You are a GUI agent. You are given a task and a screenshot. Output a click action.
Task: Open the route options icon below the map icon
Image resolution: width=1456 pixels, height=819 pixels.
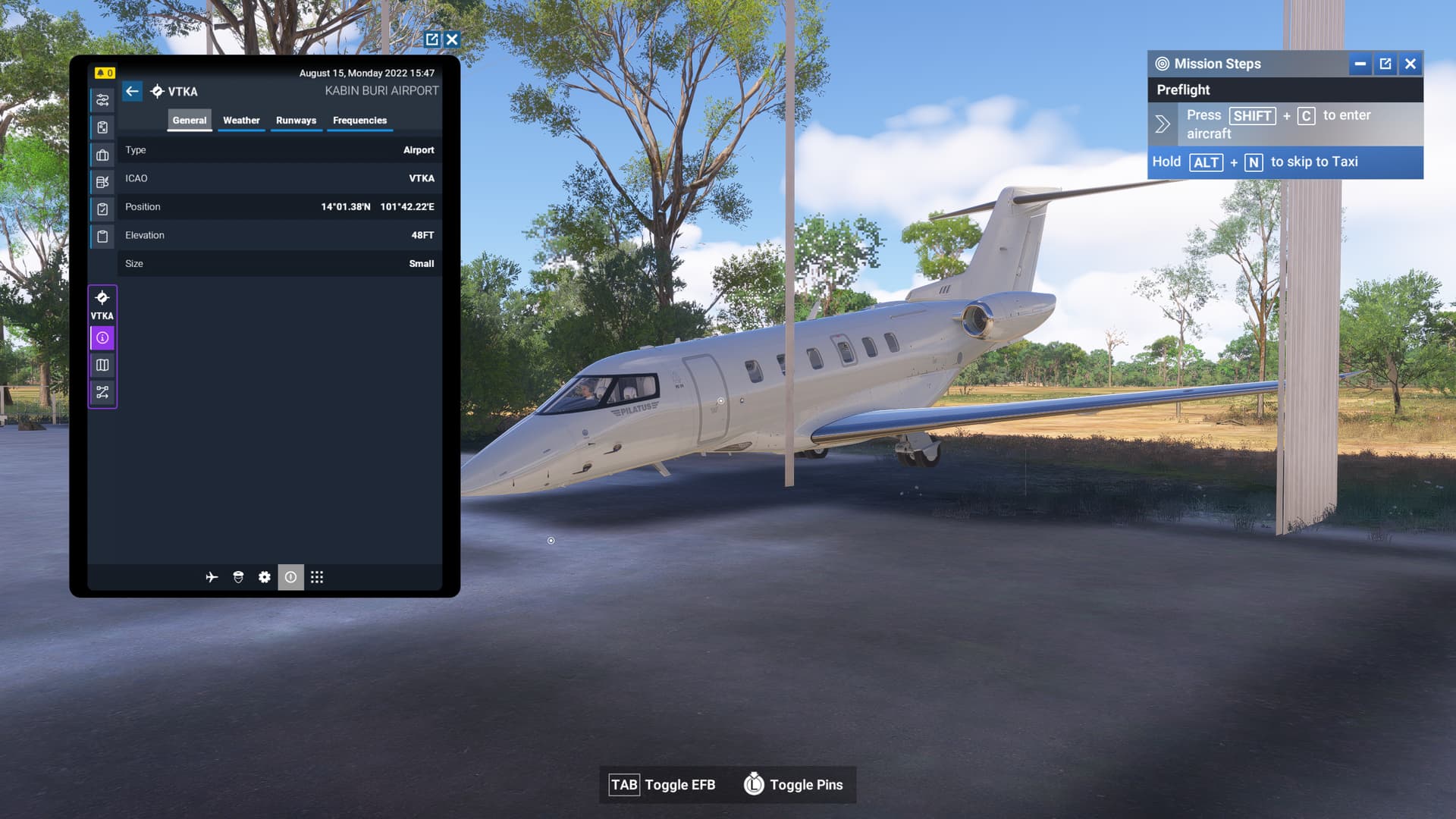pyautogui.click(x=102, y=392)
